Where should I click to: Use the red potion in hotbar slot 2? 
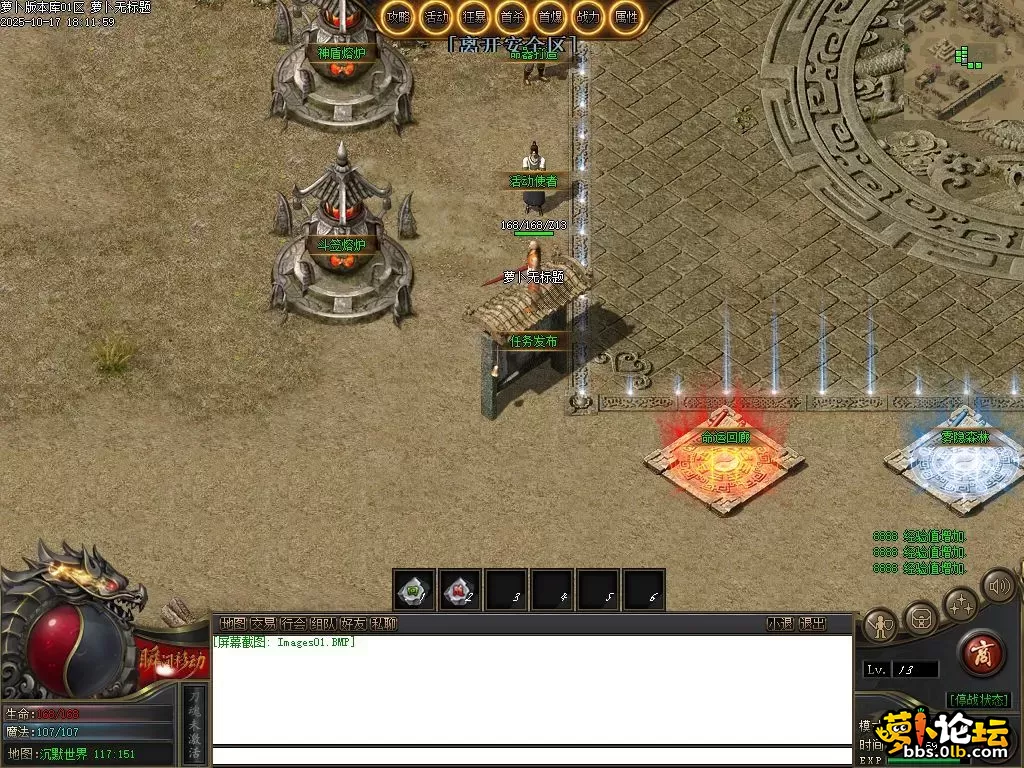[x=460, y=591]
